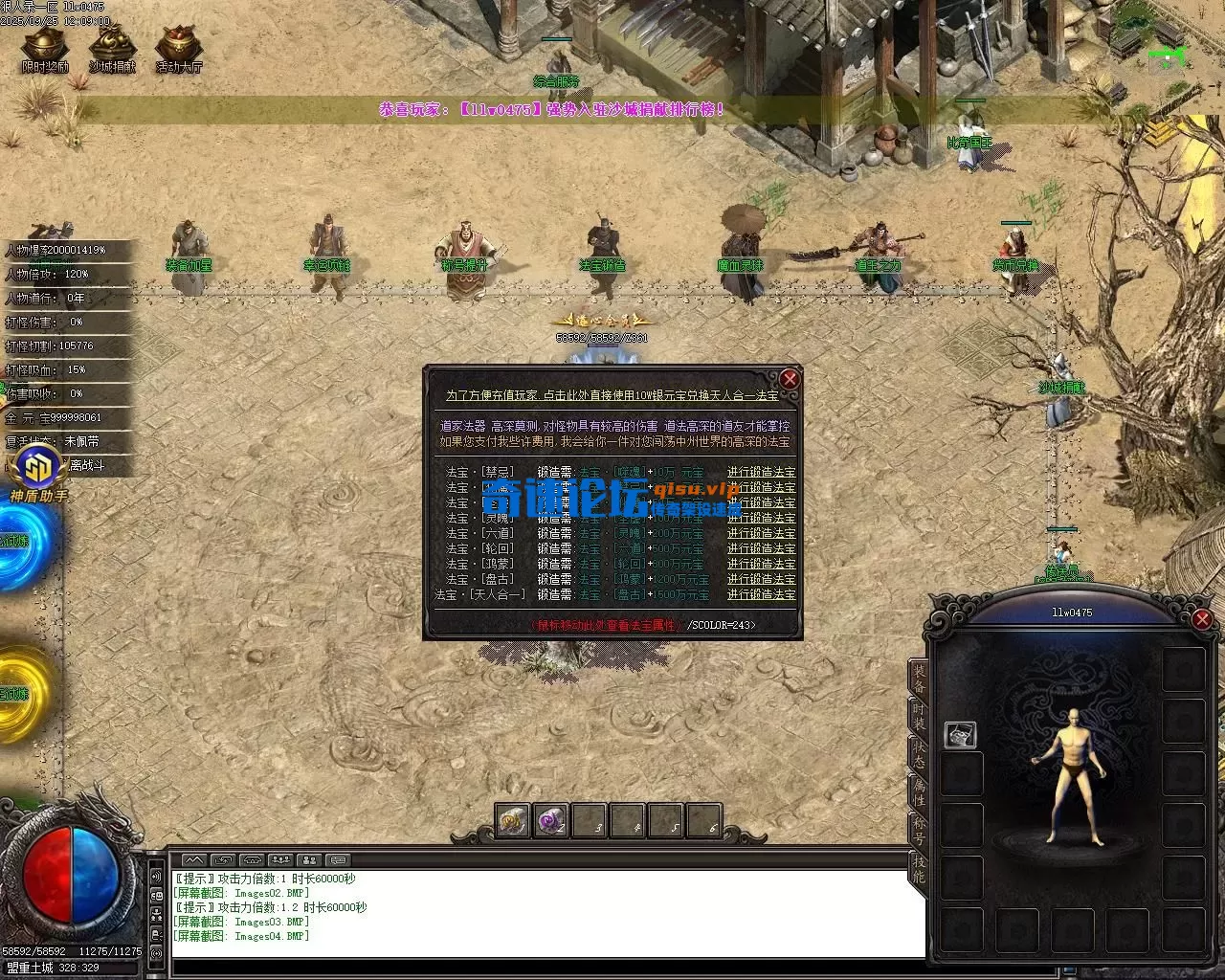The height and width of the screenshot is (980, 1225).
Task: Open the 沙城捐献 icon
Action: pyautogui.click(x=112, y=49)
